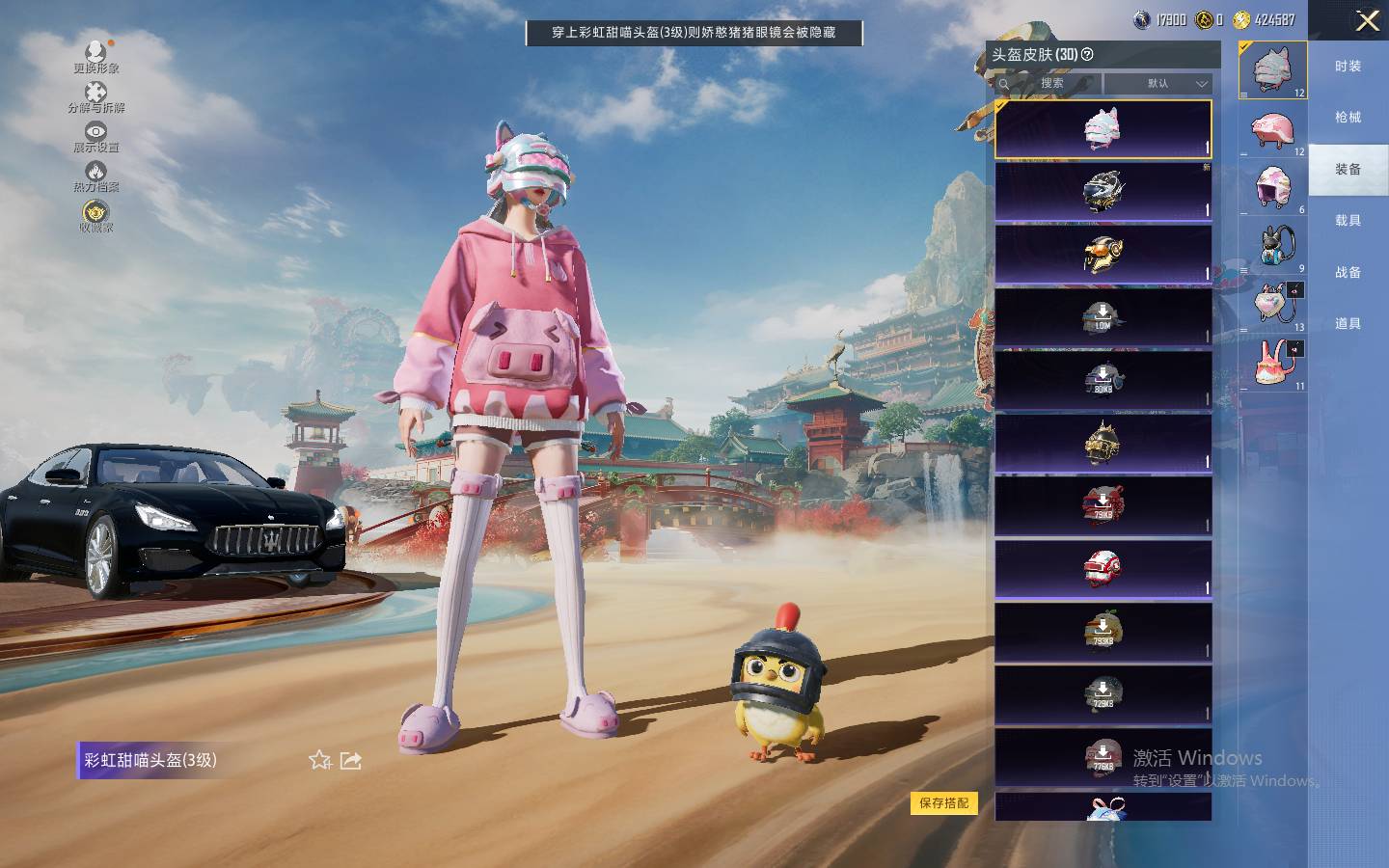Close the wardrobe with the X button
Screen dimensions: 1389x868
click(1367, 20)
